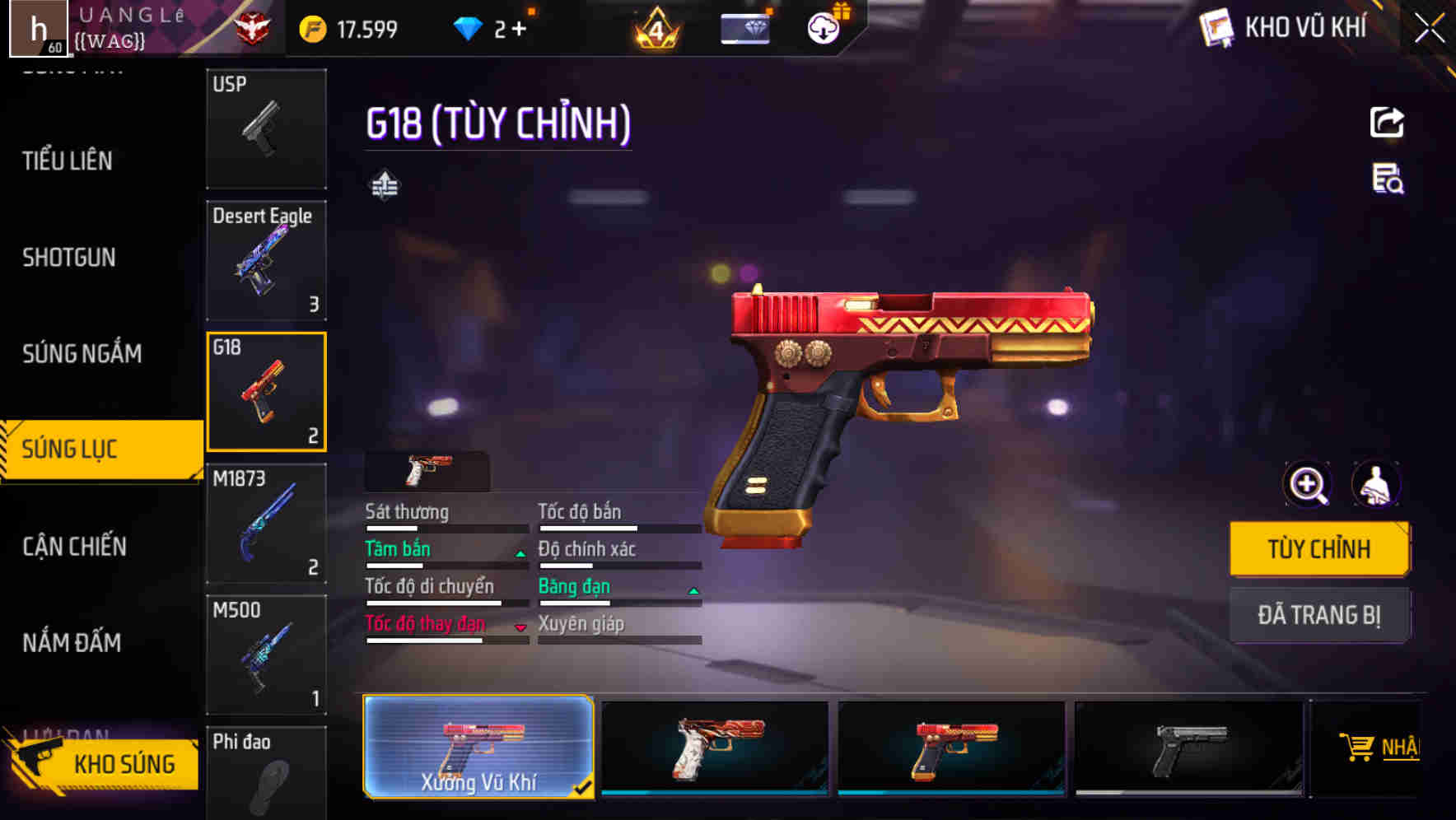
Task: Click the green arrow next to Băng đạn
Action: pos(691,589)
